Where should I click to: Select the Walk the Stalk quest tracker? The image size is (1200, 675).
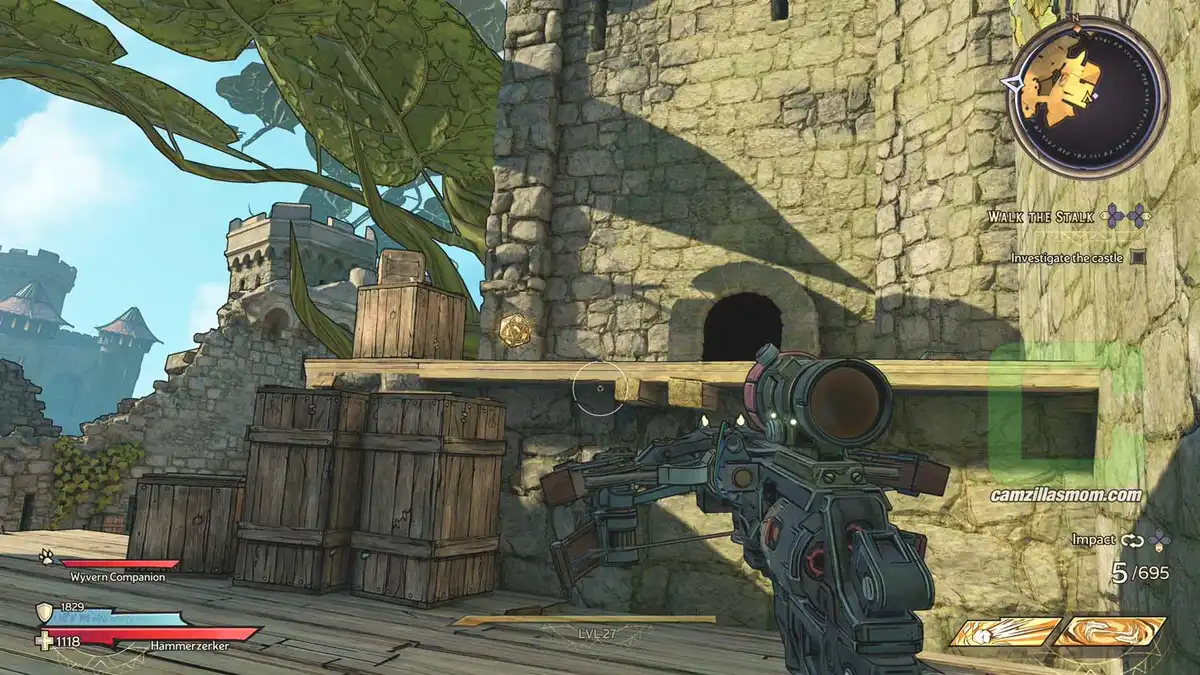(1041, 216)
